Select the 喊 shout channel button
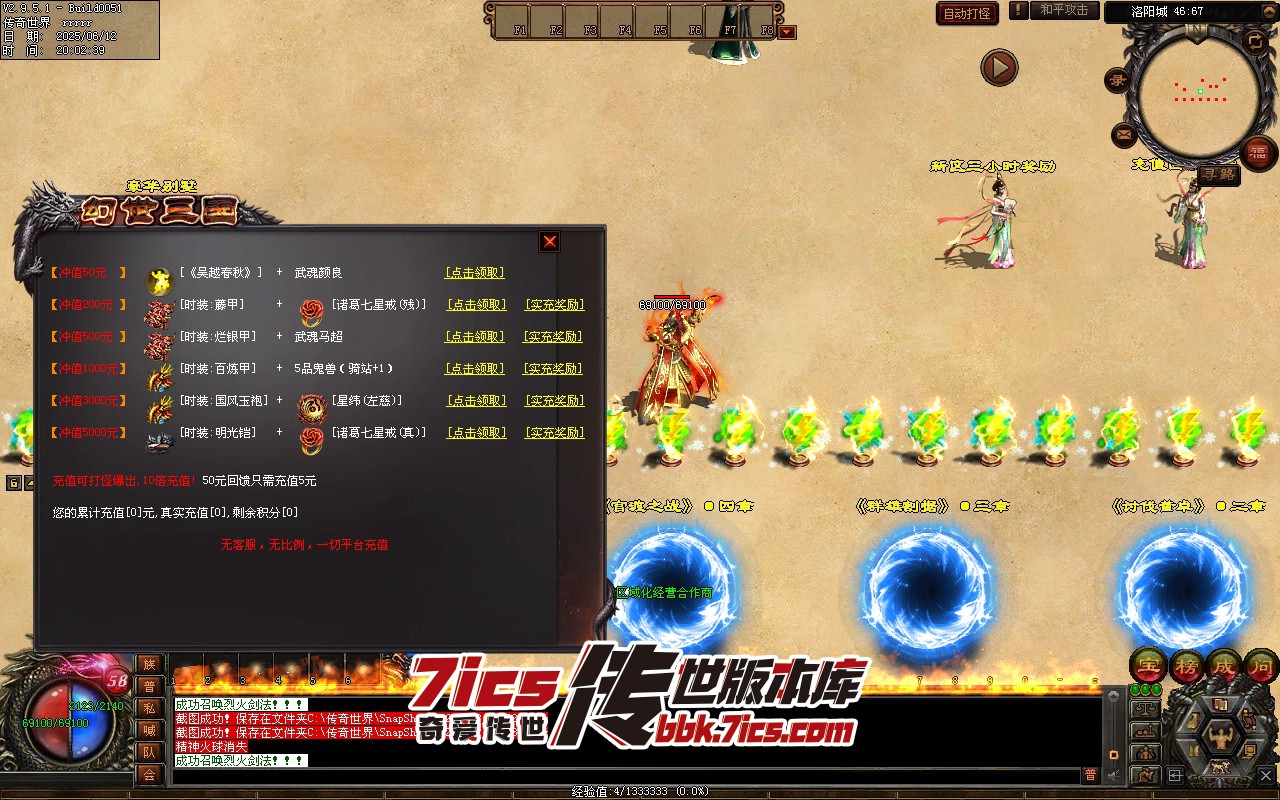Image resolution: width=1280 pixels, height=800 pixels. (149, 730)
